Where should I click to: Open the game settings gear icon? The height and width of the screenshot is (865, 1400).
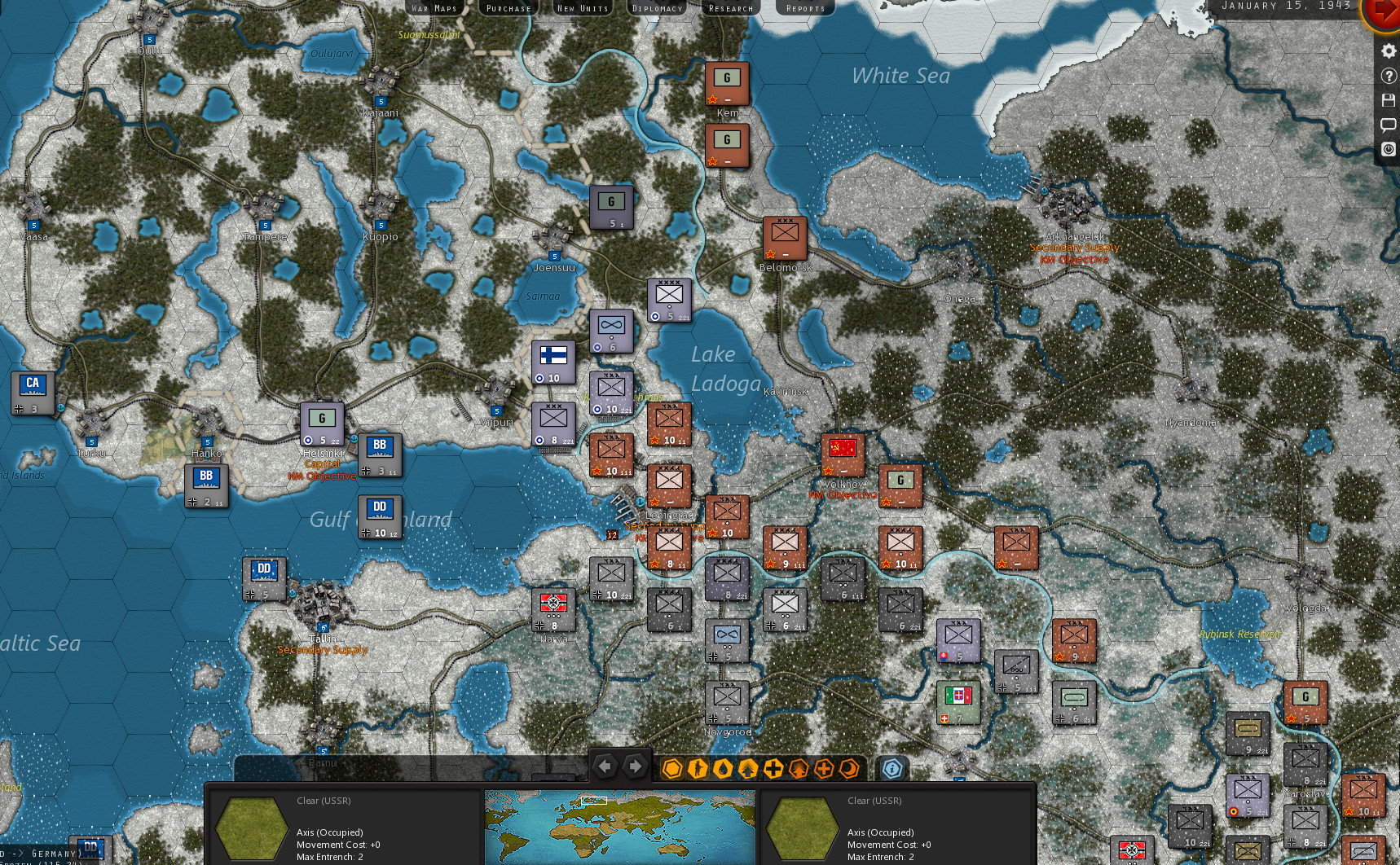click(x=1387, y=50)
